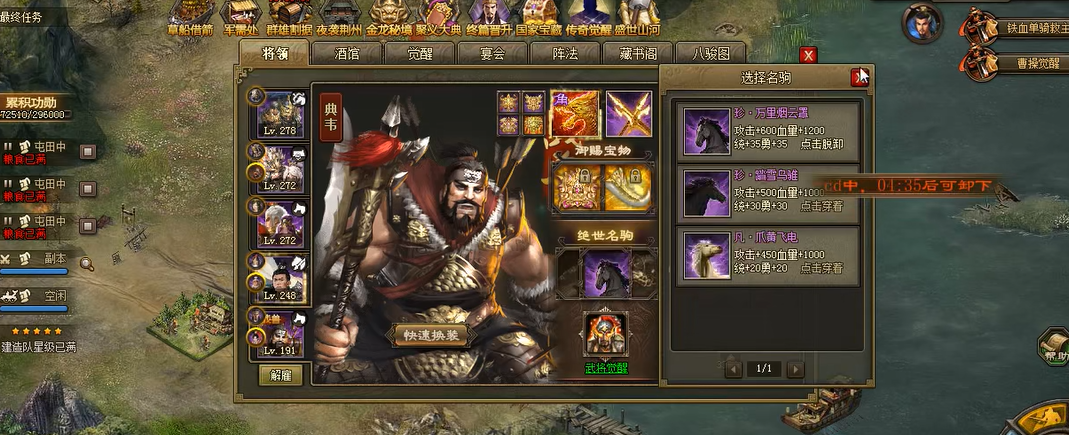Select the Lv. 191 general portrait
1069x435 pixels.
pyautogui.click(x=280, y=334)
